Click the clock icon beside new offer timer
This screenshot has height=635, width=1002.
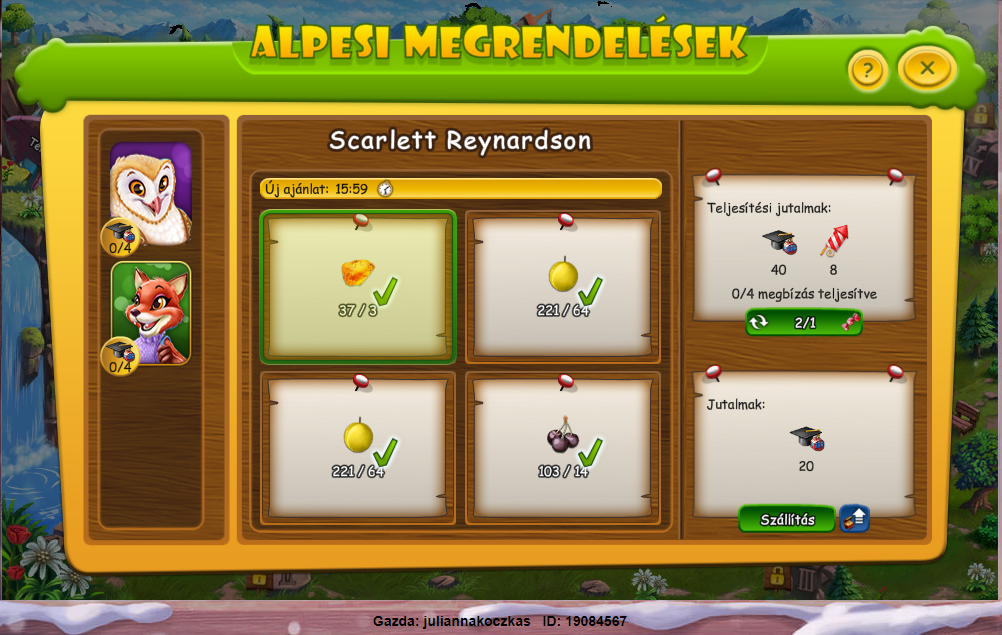(x=385, y=188)
